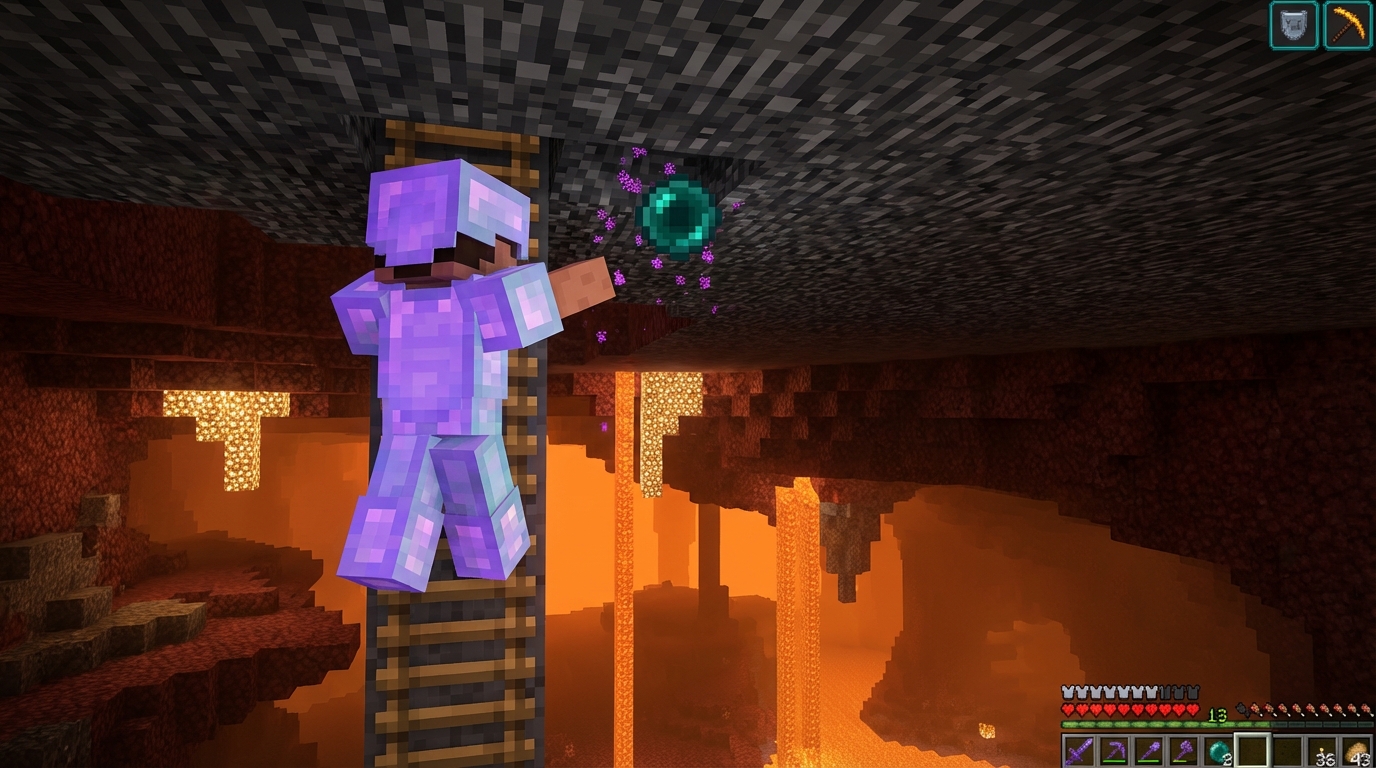The height and width of the screenshot is (768, 1376).
Task: Click the empty seventh hotbar slot
Action: point(1288,748)
